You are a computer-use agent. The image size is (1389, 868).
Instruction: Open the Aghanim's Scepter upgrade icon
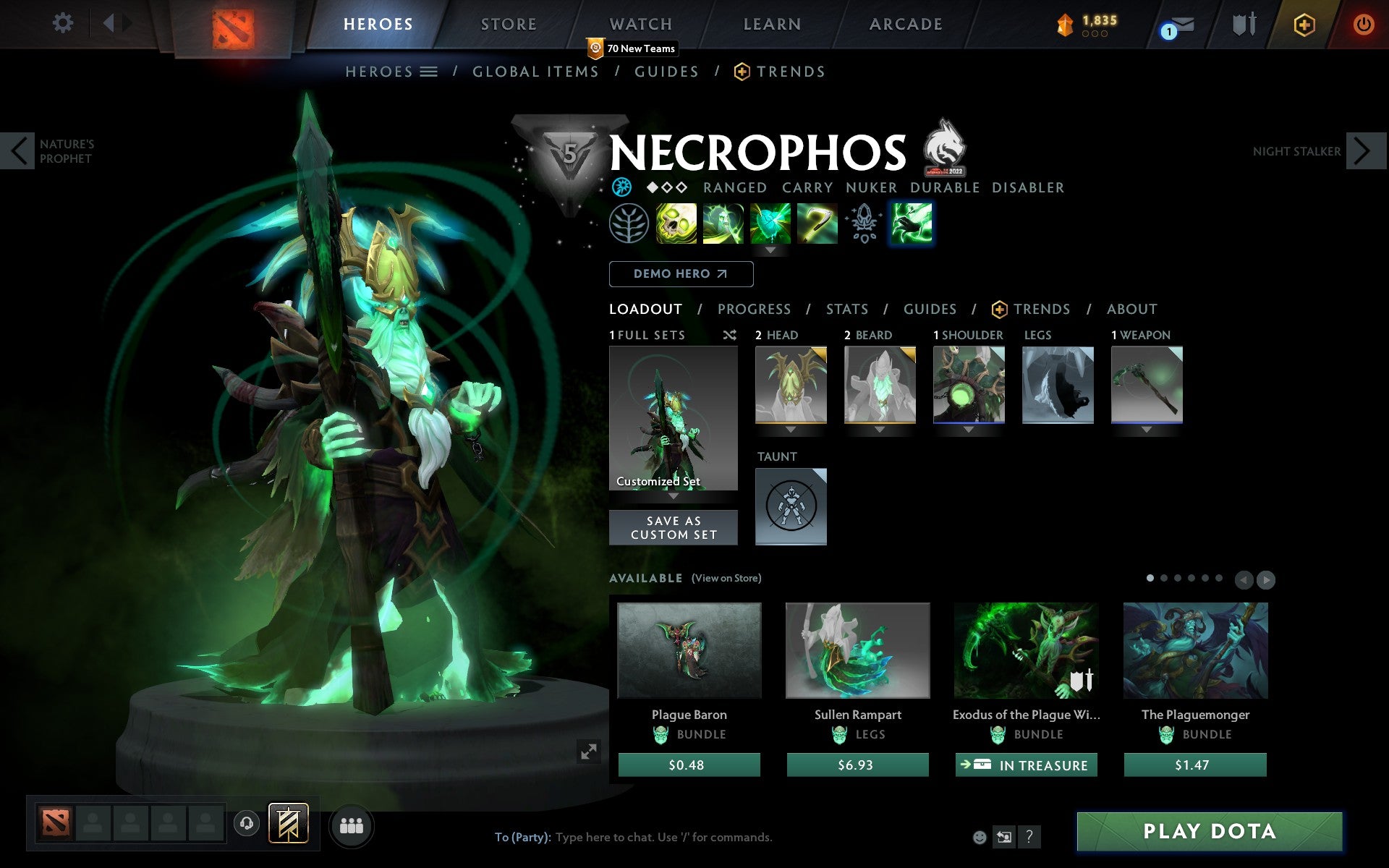point(863,224)
